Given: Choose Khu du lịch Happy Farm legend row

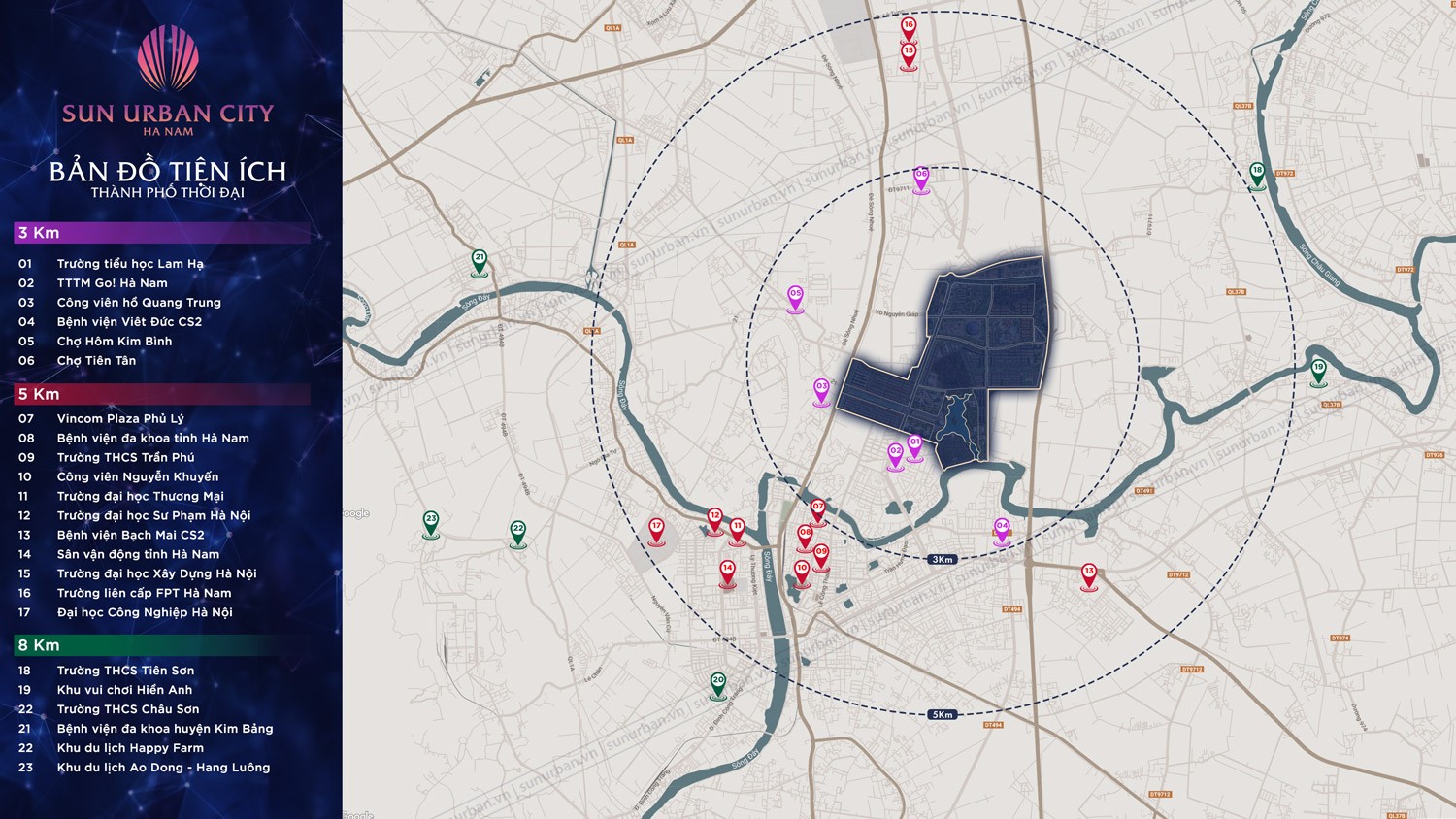Looking at the screenshot, I should pyautogui.click(x=130, y=748).
